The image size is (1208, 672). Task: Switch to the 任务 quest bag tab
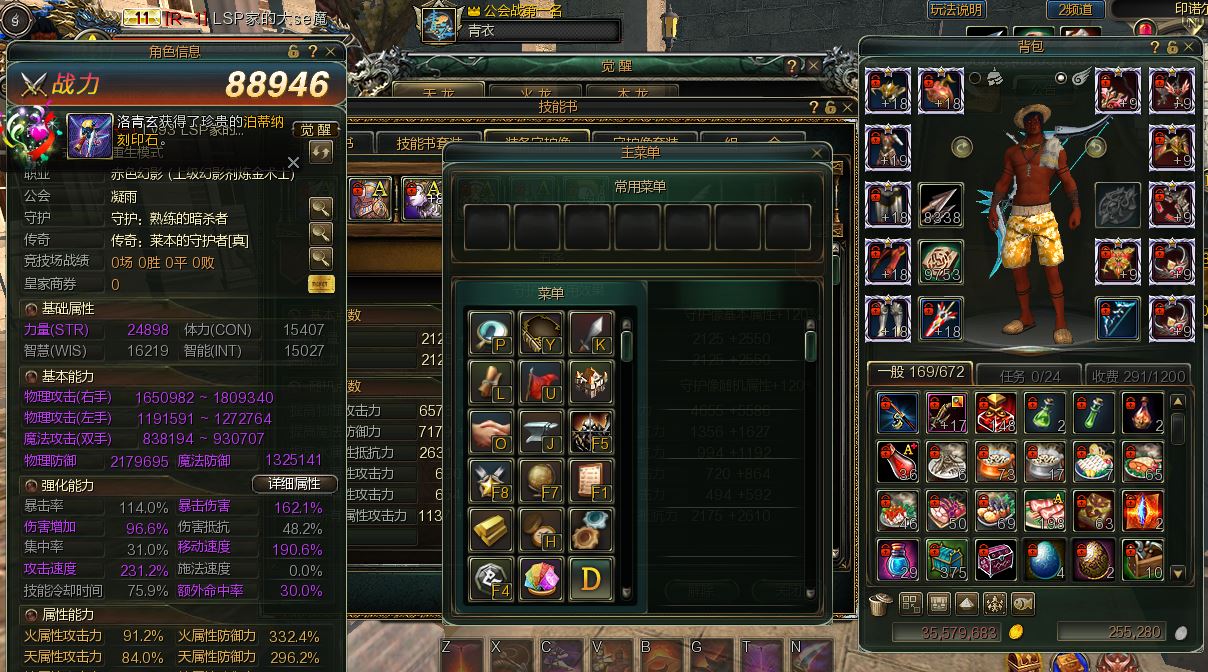coord(1029,375)
